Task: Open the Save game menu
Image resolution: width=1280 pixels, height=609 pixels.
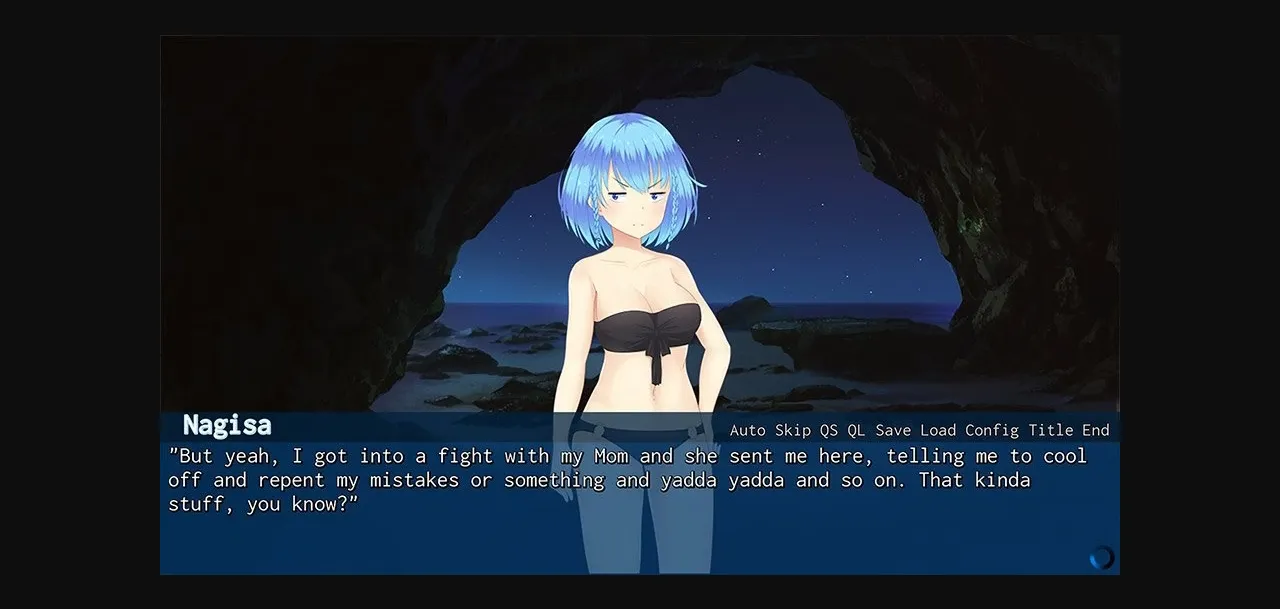Action: click(893, 430)
